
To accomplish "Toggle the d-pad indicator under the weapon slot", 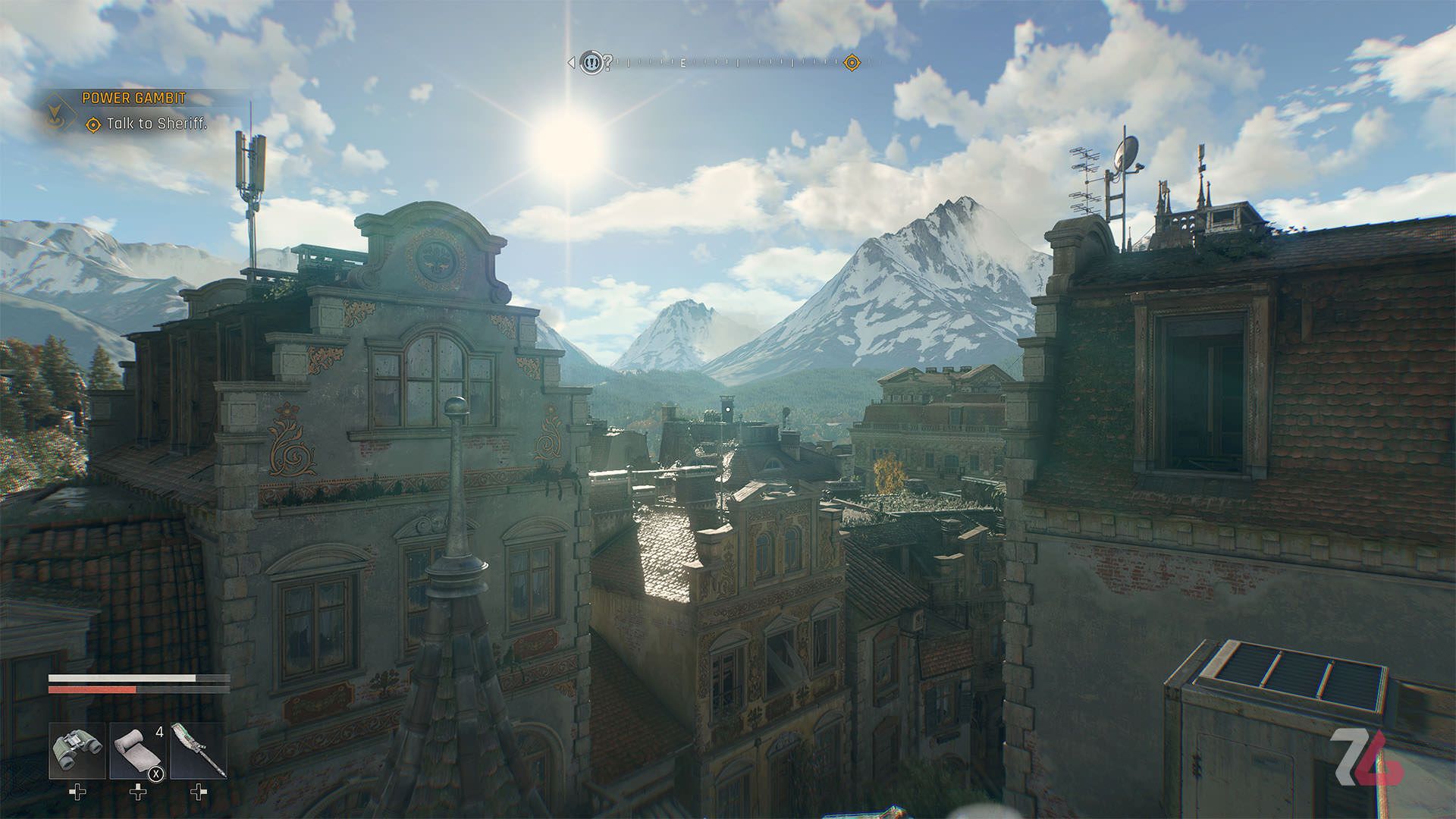I will pos(198,792).
